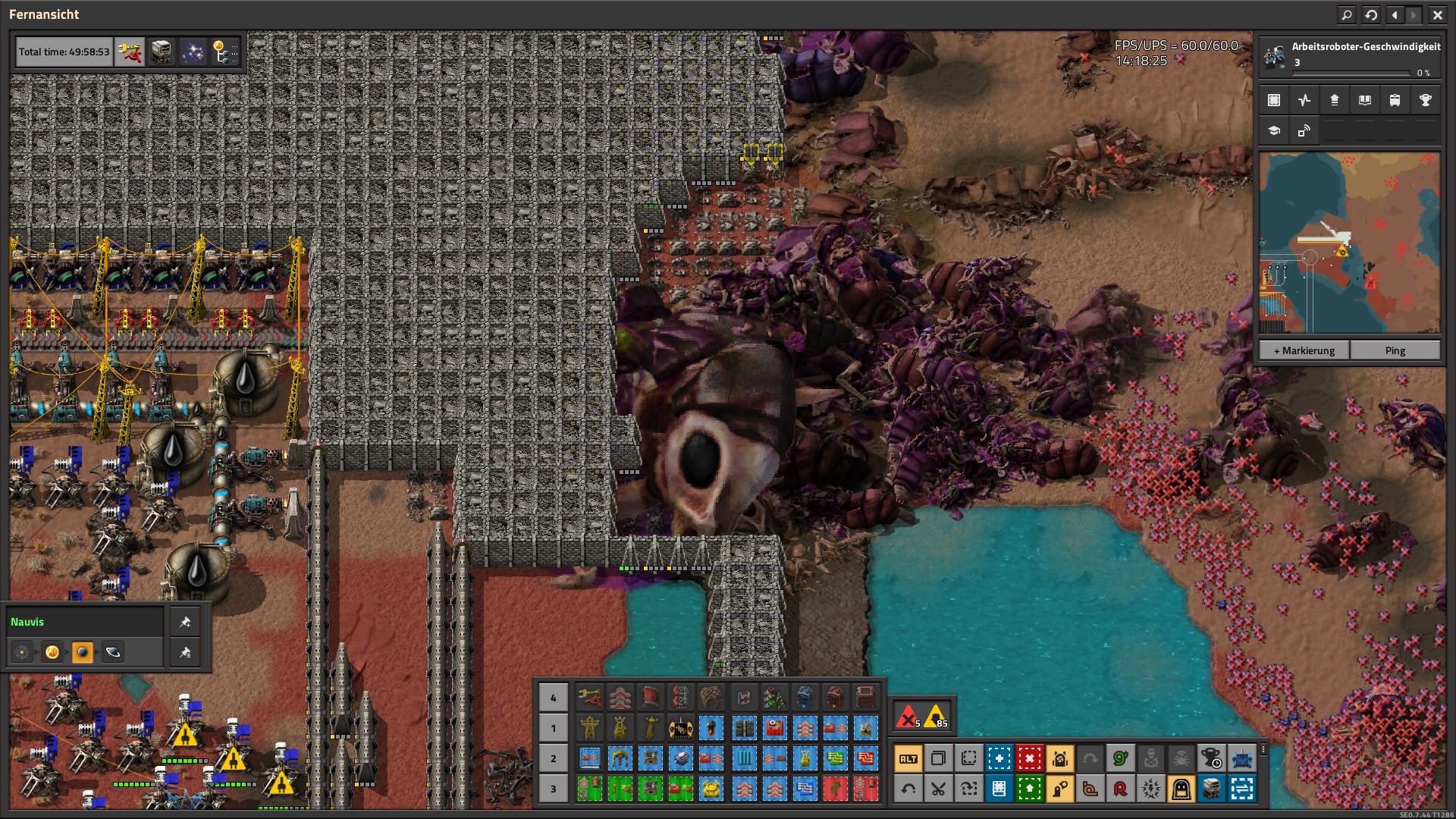Open the train overview icon
Image resolution: width=1456 pixels, height=819 pixels.
1395,100
